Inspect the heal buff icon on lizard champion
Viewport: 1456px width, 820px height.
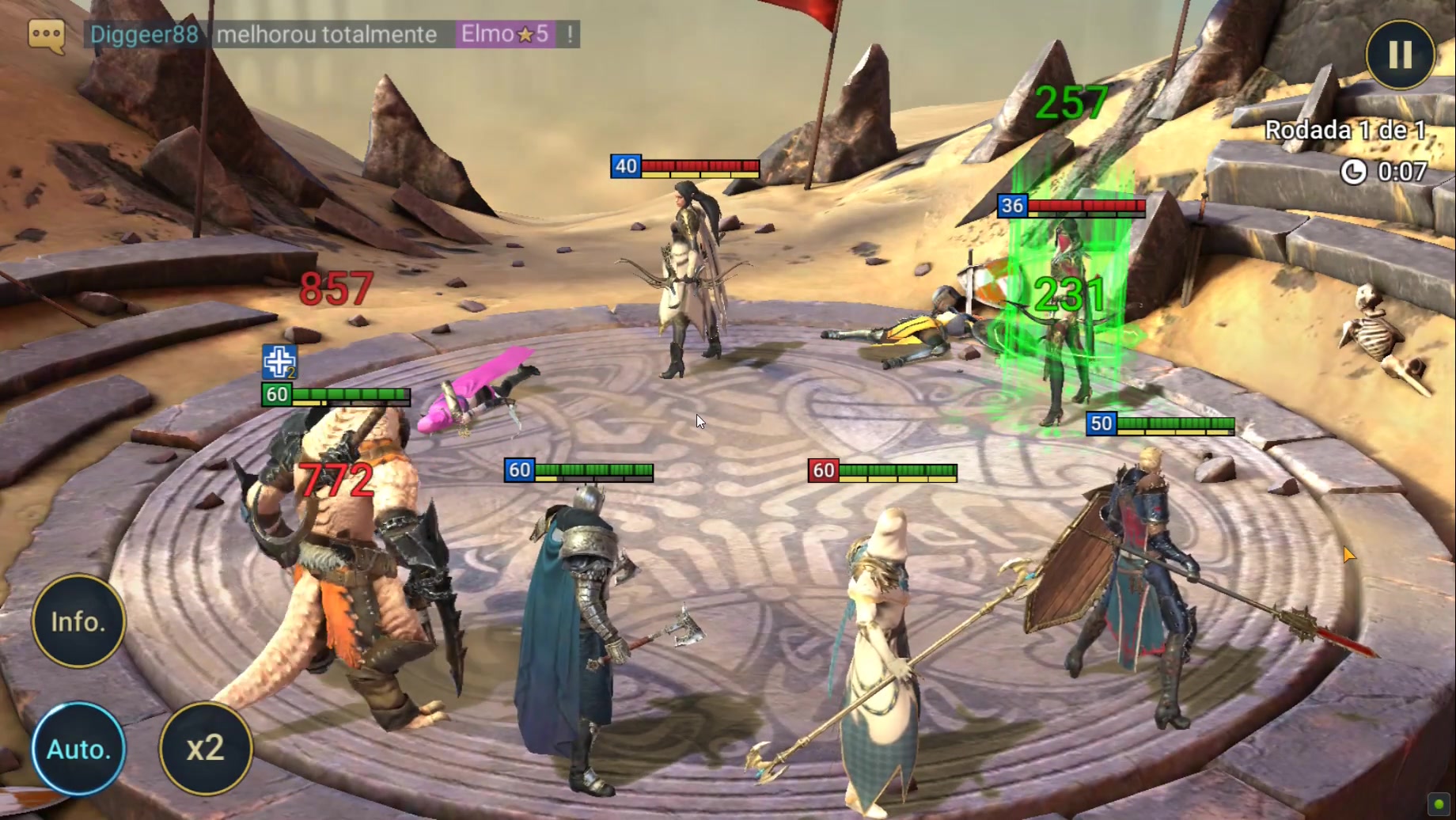[279, 362]
